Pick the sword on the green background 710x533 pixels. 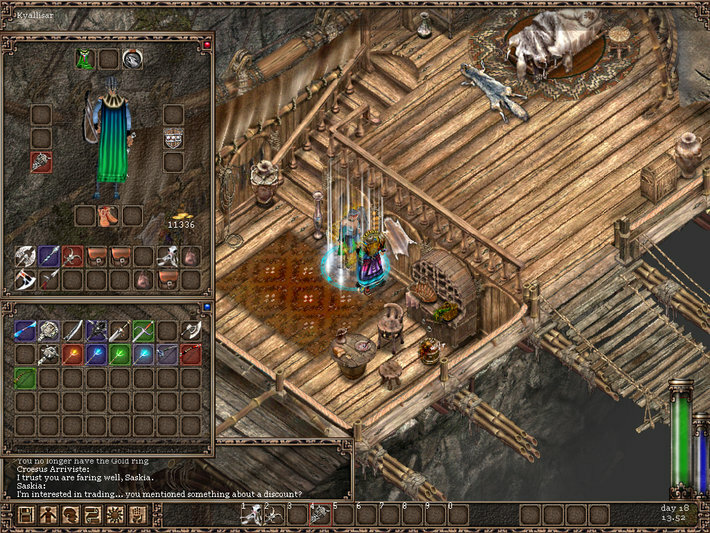click(145, 330)
